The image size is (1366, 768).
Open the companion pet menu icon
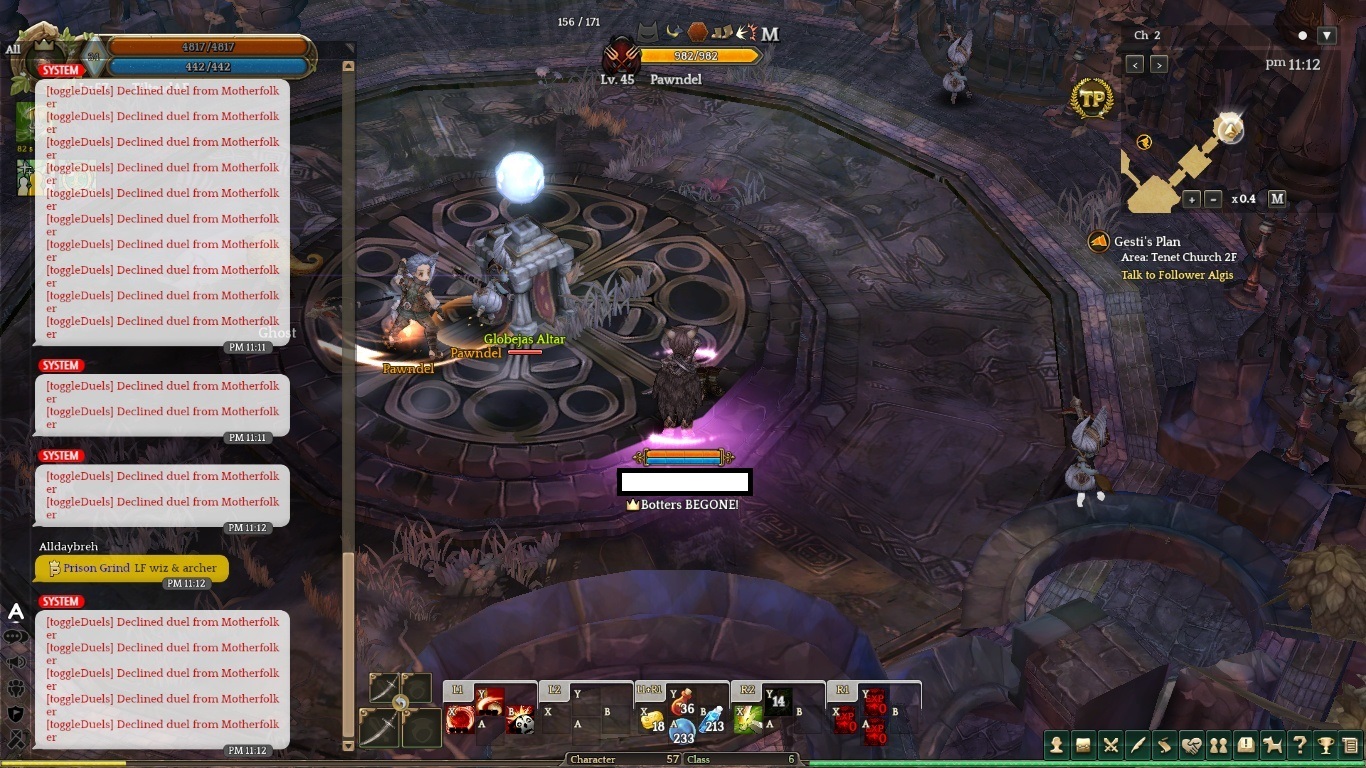coord(1272,744)
